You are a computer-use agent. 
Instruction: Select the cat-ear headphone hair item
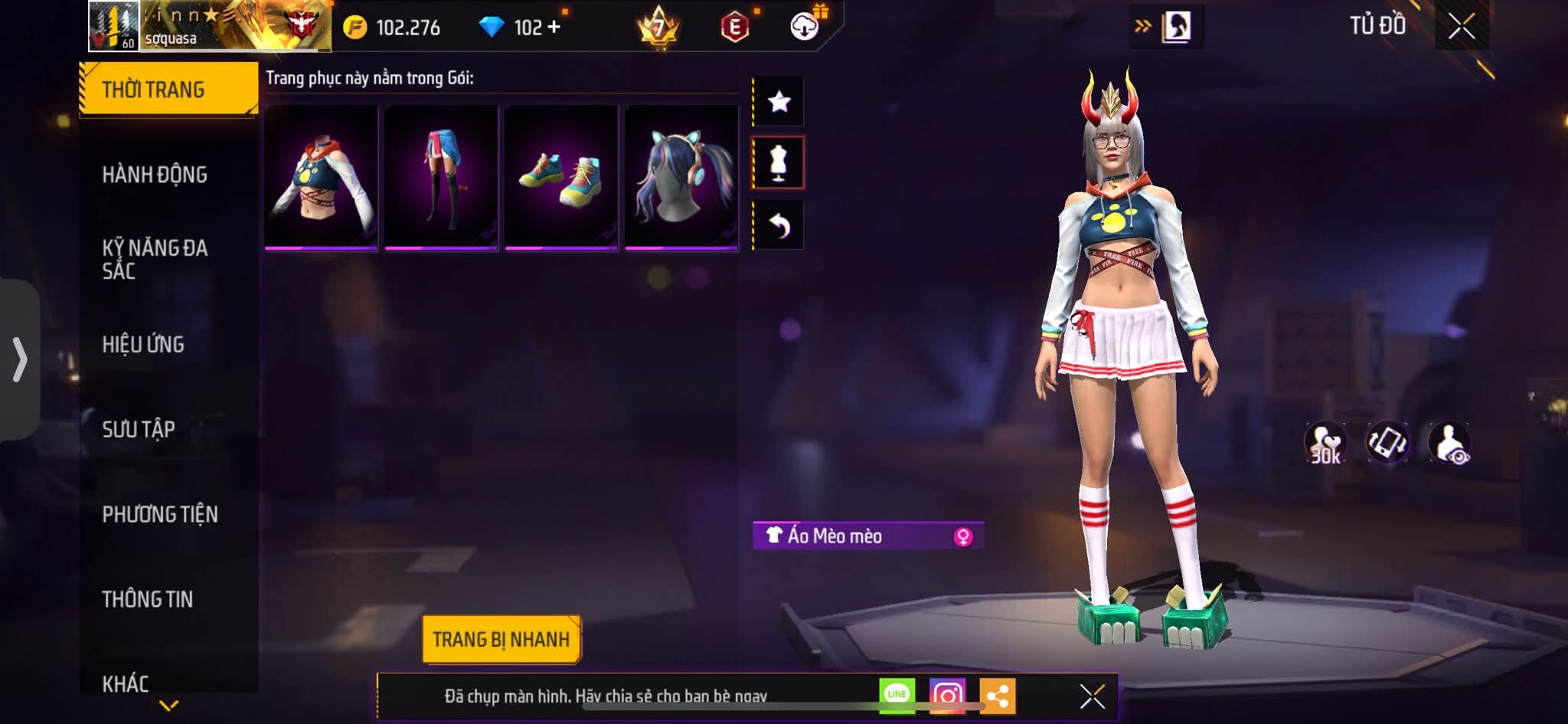point(681,178)
